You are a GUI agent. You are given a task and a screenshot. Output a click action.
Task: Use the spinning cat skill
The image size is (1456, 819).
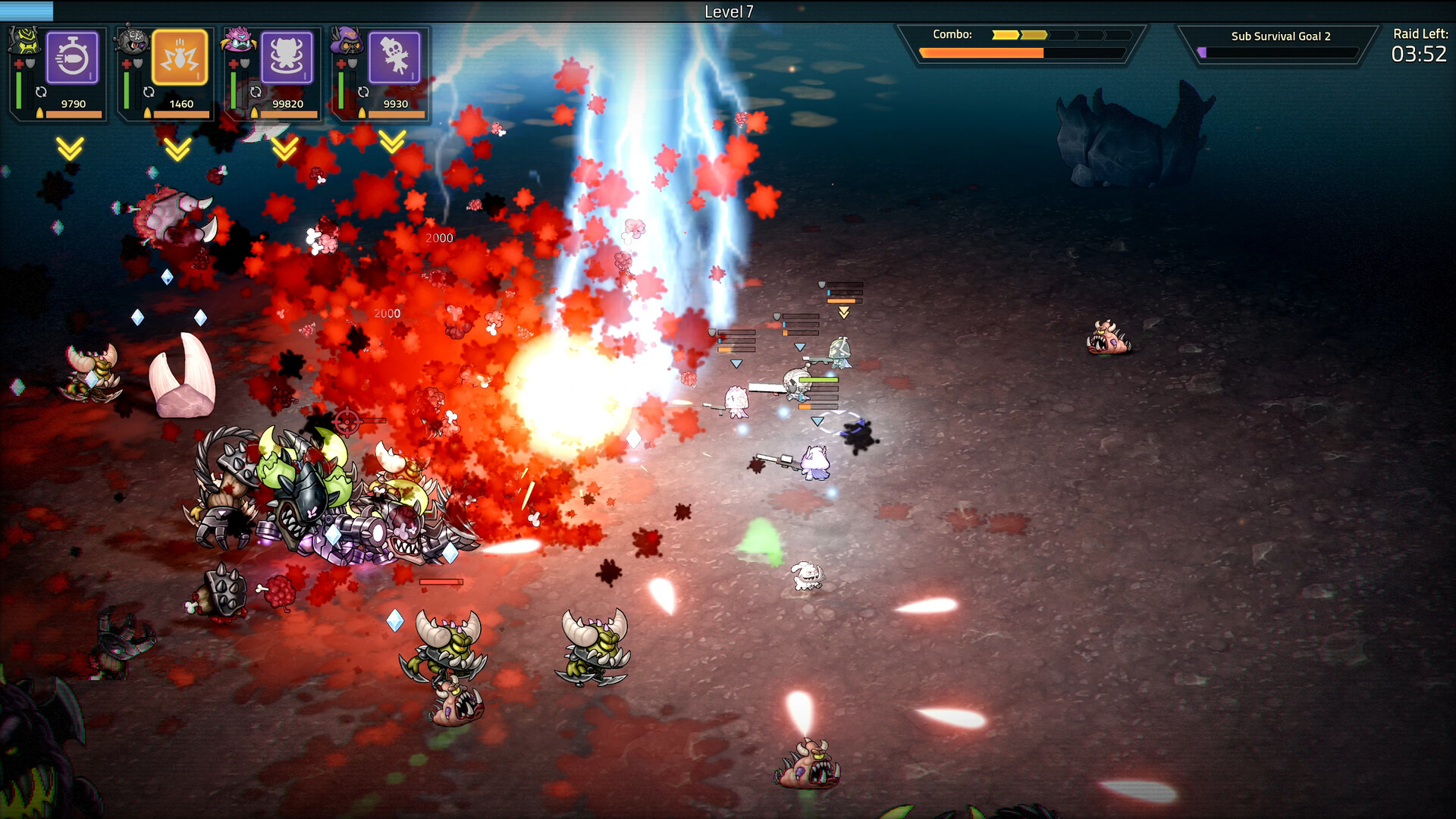point(287,58)
